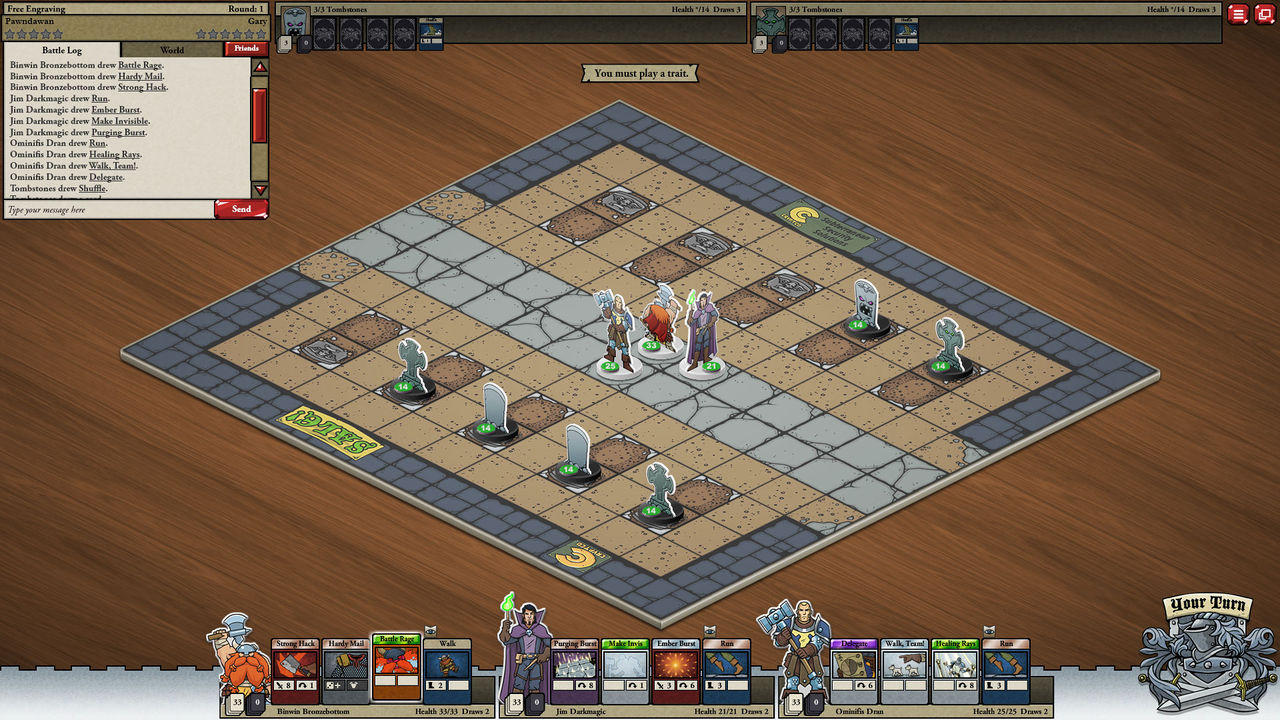Screen dimensions: 1280x720
Task: Choose Jim Darkmagic's Run card
Action: pyautogui.click(x=727, y=670)
